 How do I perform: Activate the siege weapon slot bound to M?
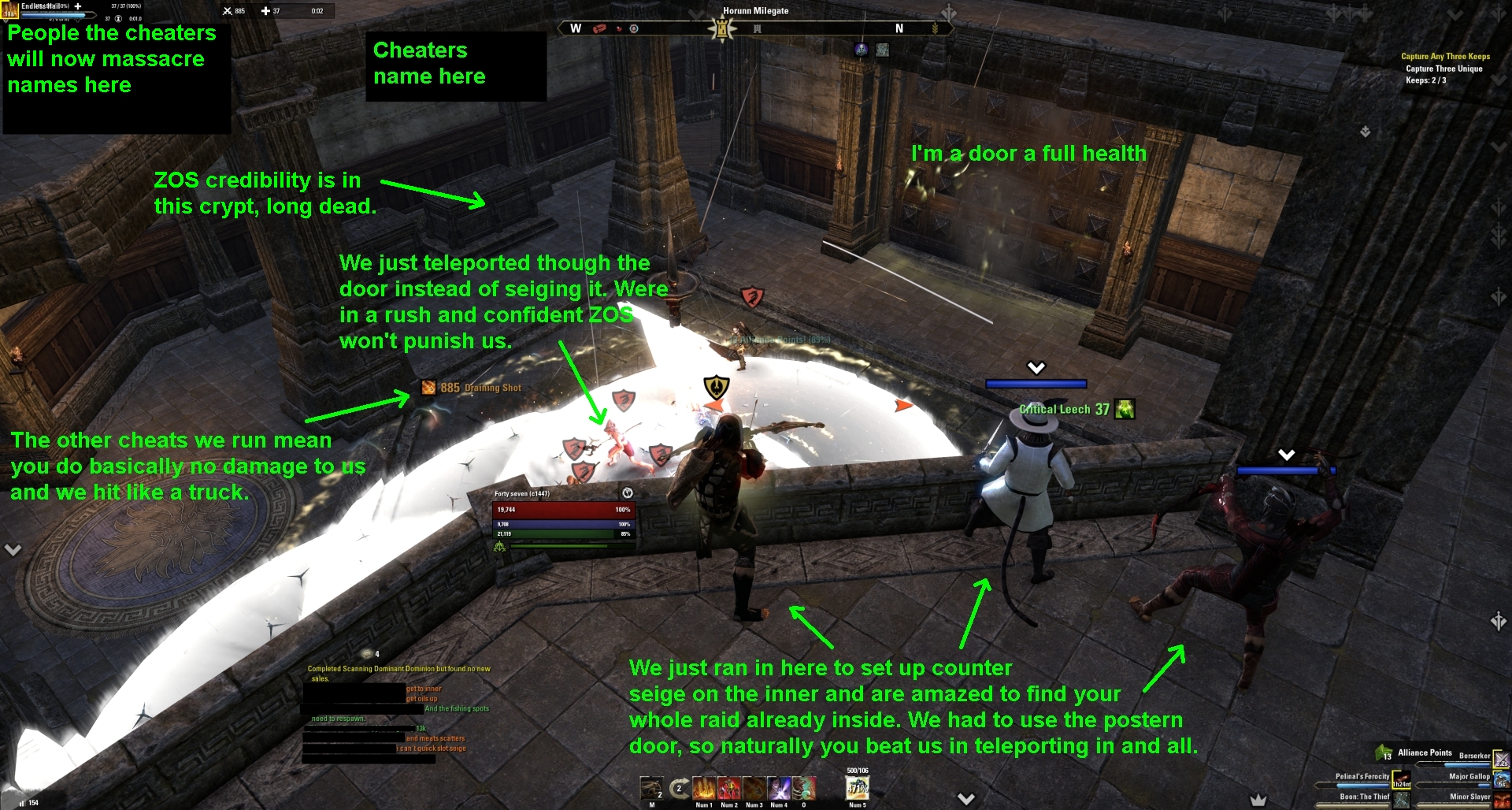[x=651, y=788]
